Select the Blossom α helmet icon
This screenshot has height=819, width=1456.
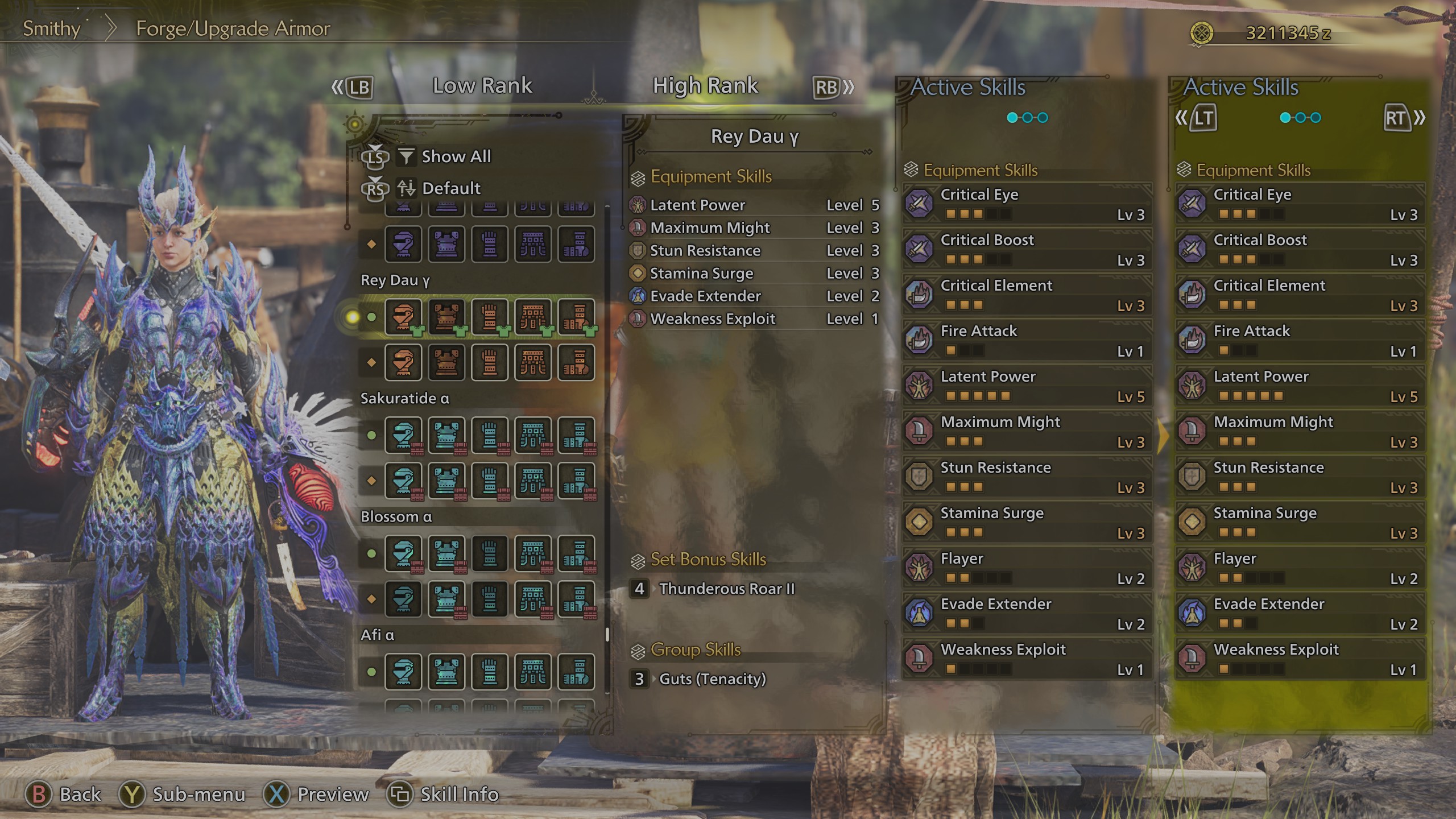coord(403,555)
